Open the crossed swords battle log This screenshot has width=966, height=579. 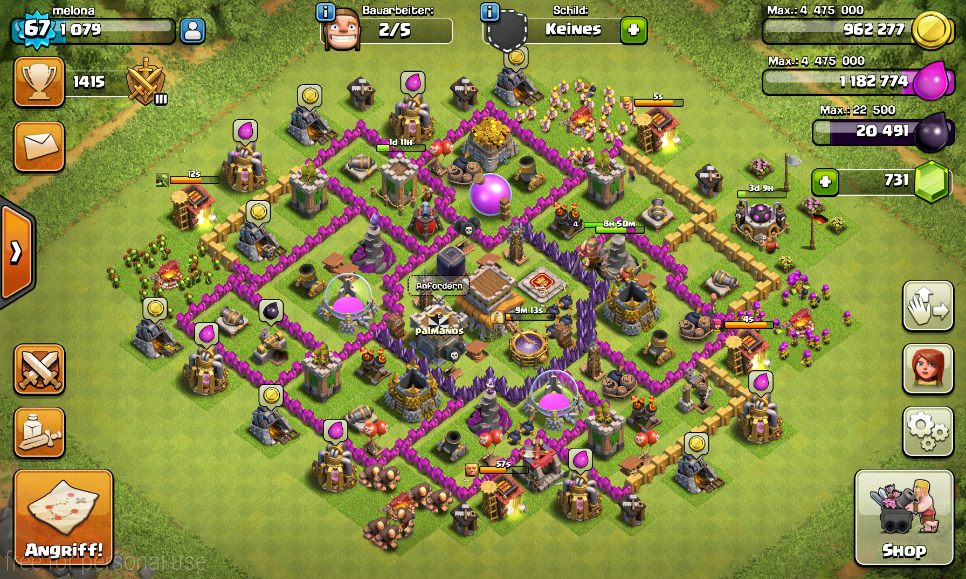click(x=39, y=369)
